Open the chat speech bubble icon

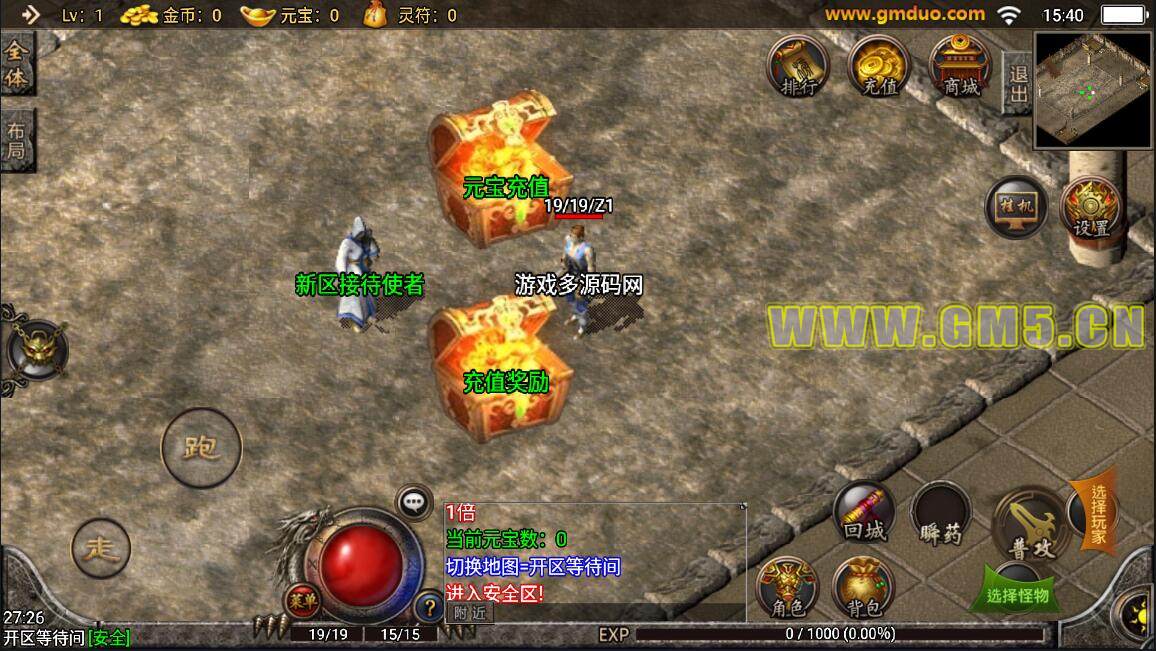click(x=415, y=502)
